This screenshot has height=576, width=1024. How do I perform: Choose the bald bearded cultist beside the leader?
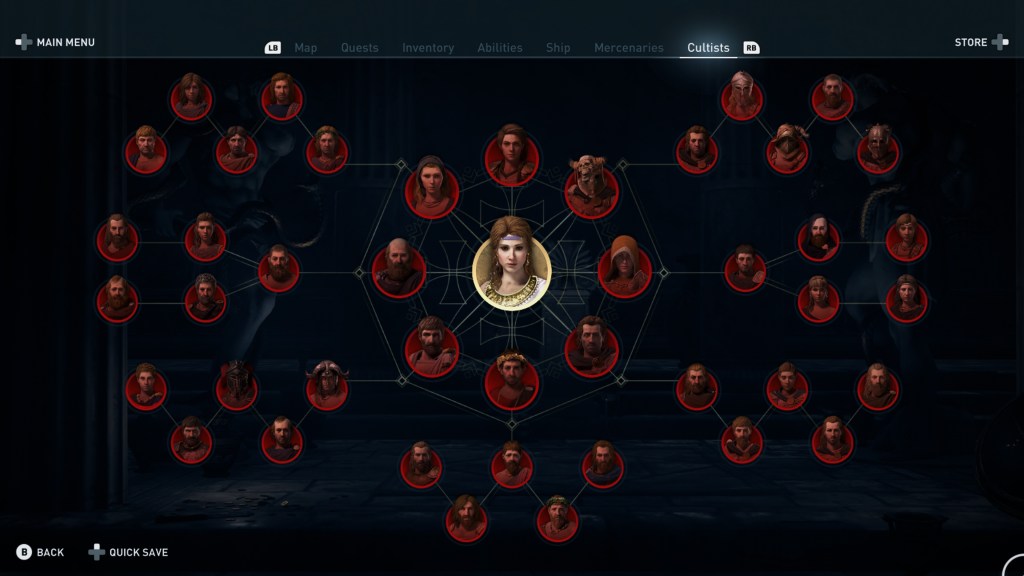tap(399, 271)
